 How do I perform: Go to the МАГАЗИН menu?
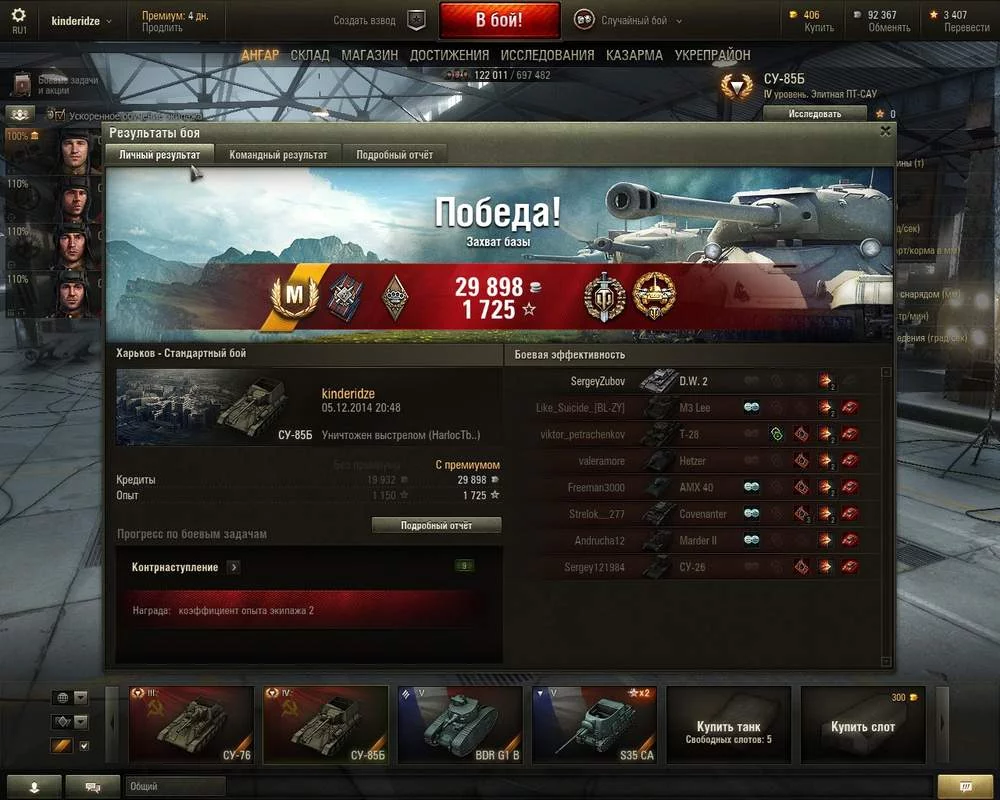click(x=369, y=55)
